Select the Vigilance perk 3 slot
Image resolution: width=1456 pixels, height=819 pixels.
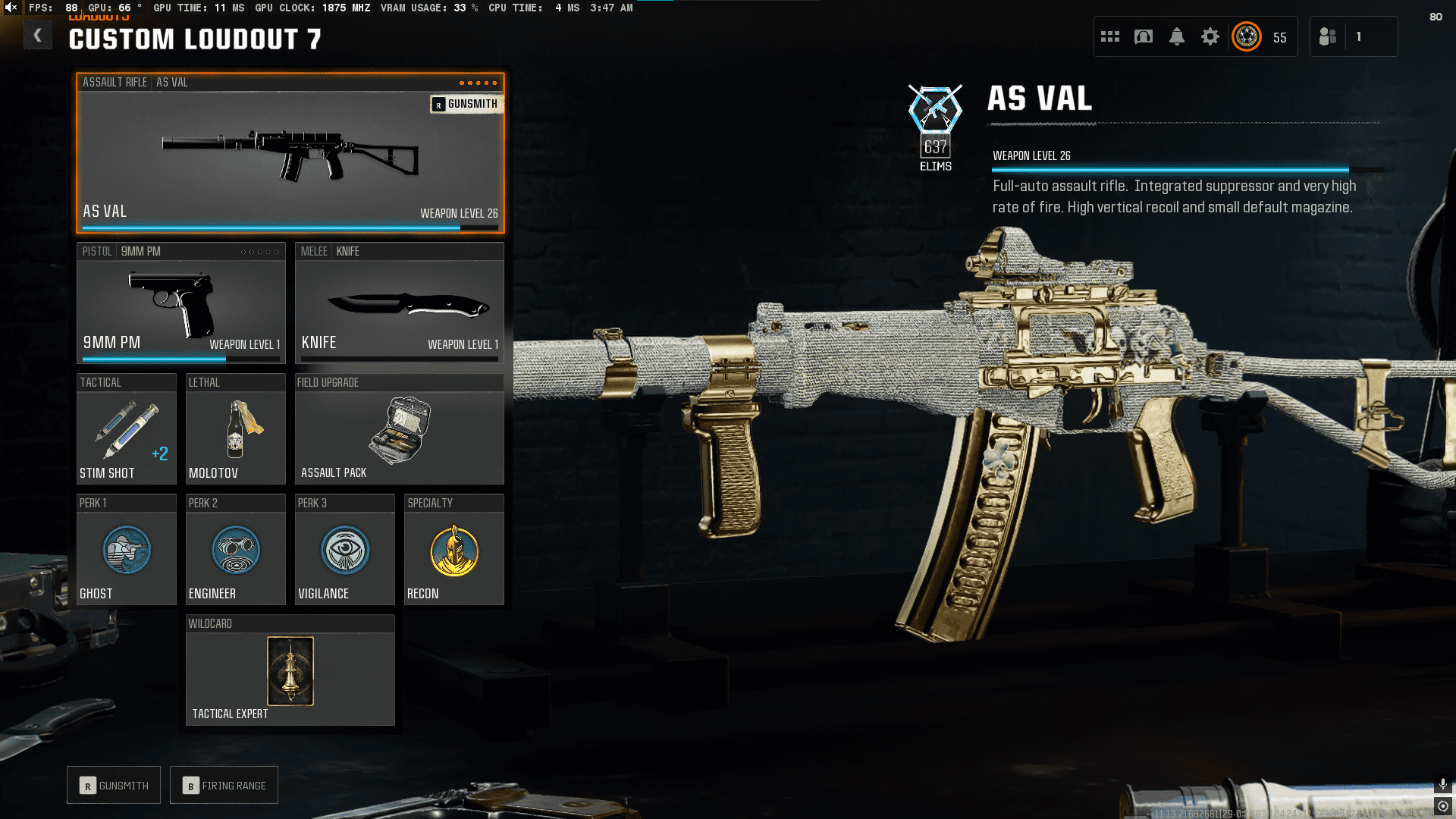[344, 551]
